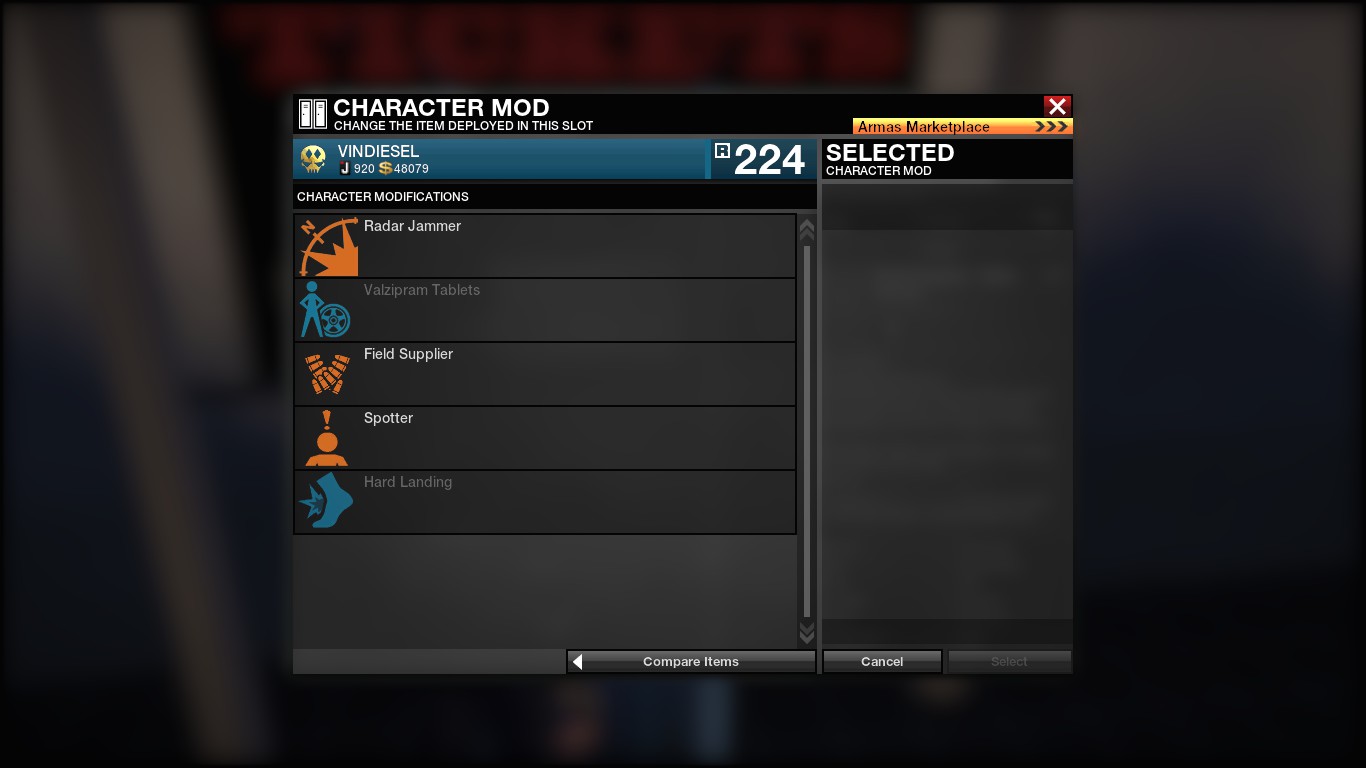Viewport: 1366px width, 768px height.
Task: Close the Character Mod window
Action: tap(1057, 106)
